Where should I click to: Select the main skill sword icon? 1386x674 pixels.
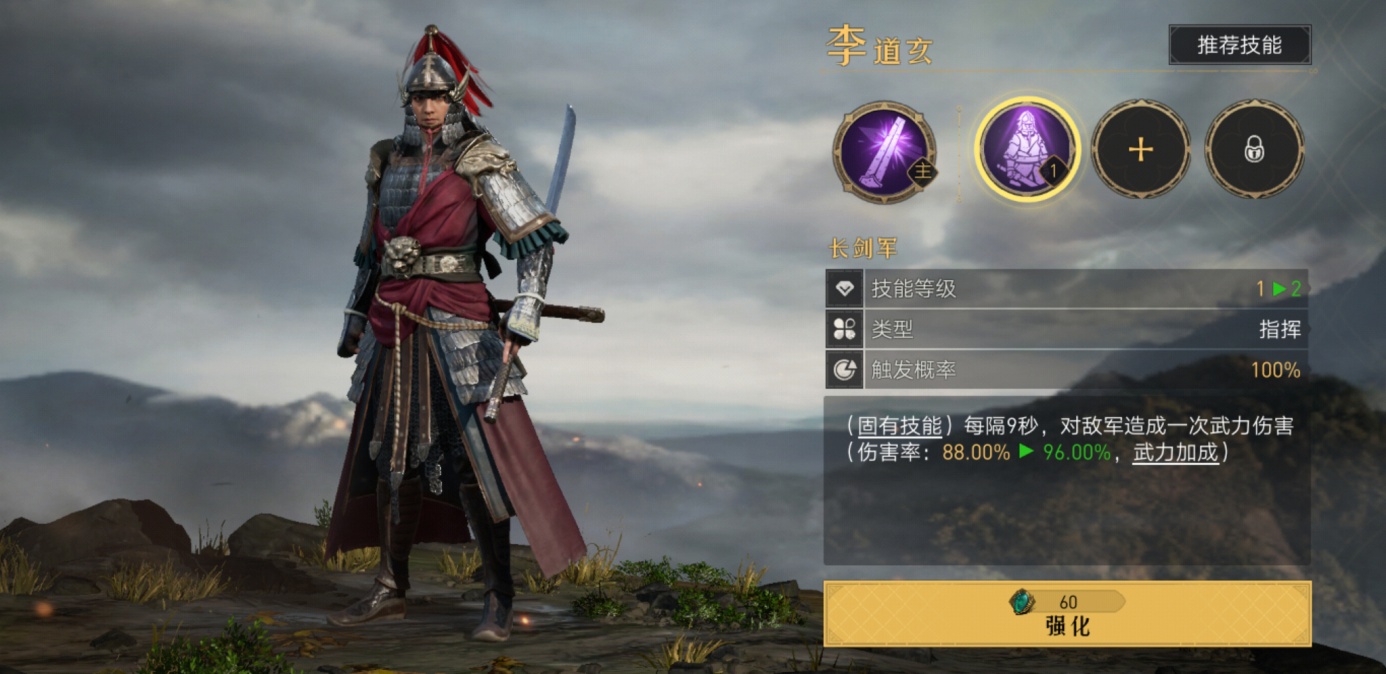[884, 151]
